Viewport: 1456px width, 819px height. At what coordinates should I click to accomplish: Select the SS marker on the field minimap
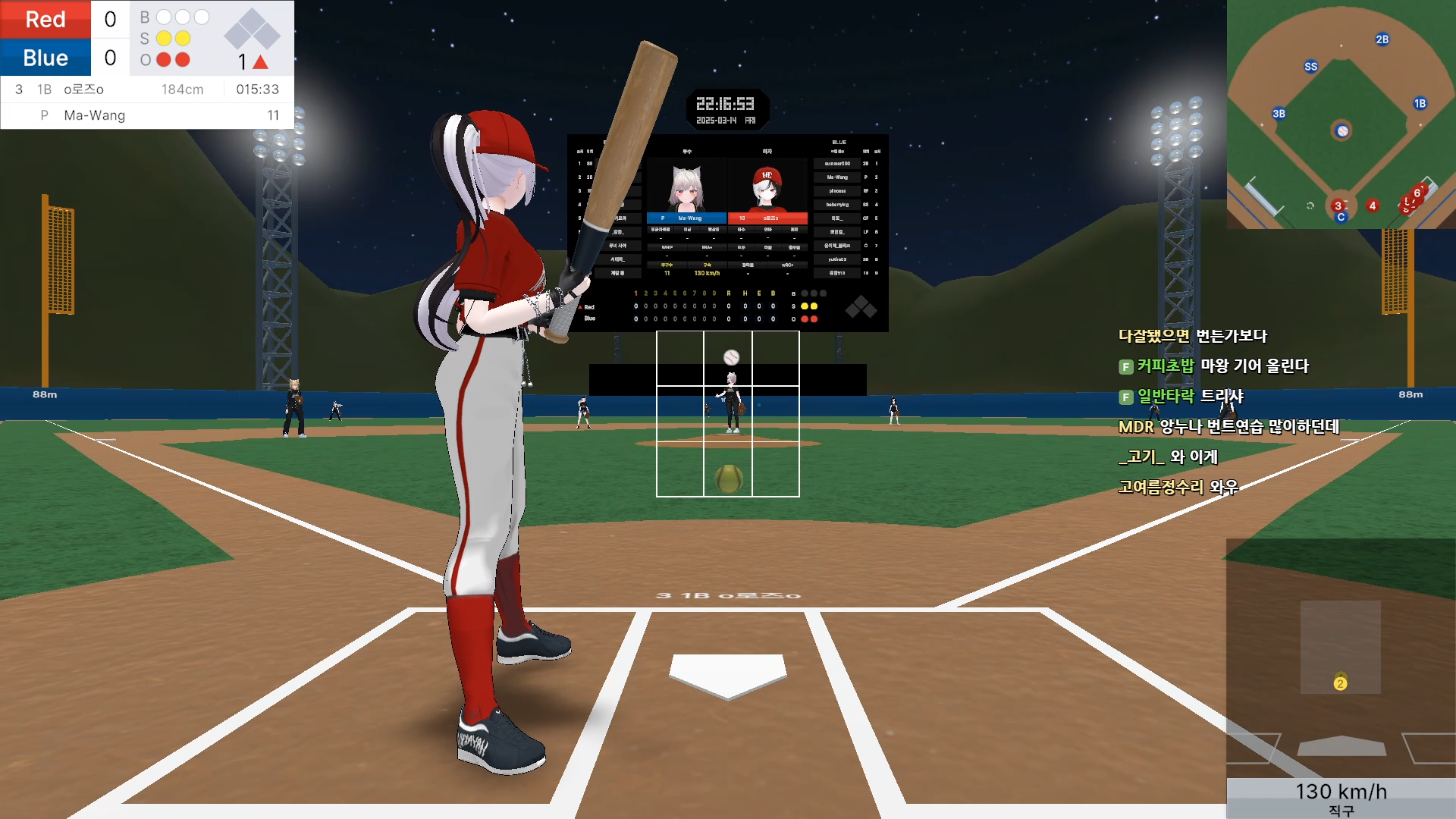coord(1311,67)
